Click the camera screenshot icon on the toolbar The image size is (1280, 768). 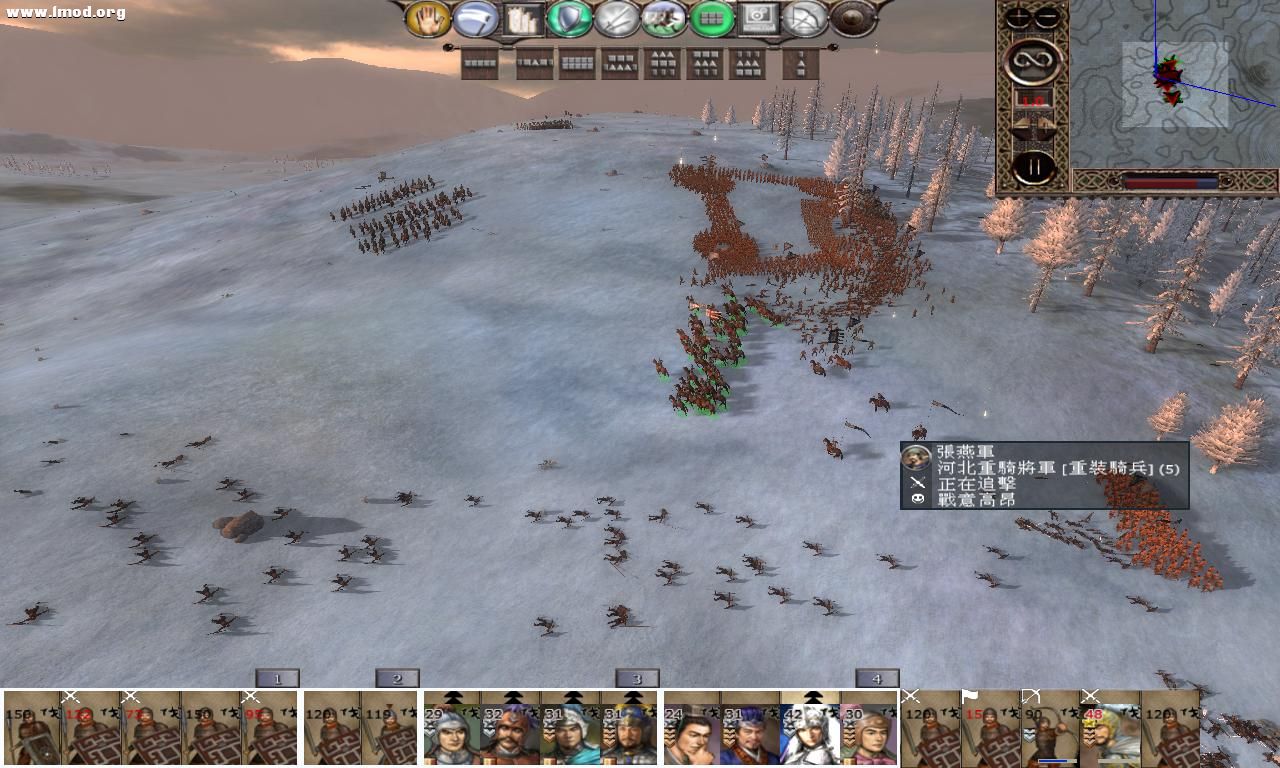pyautogui.click(x=758, y=20)
